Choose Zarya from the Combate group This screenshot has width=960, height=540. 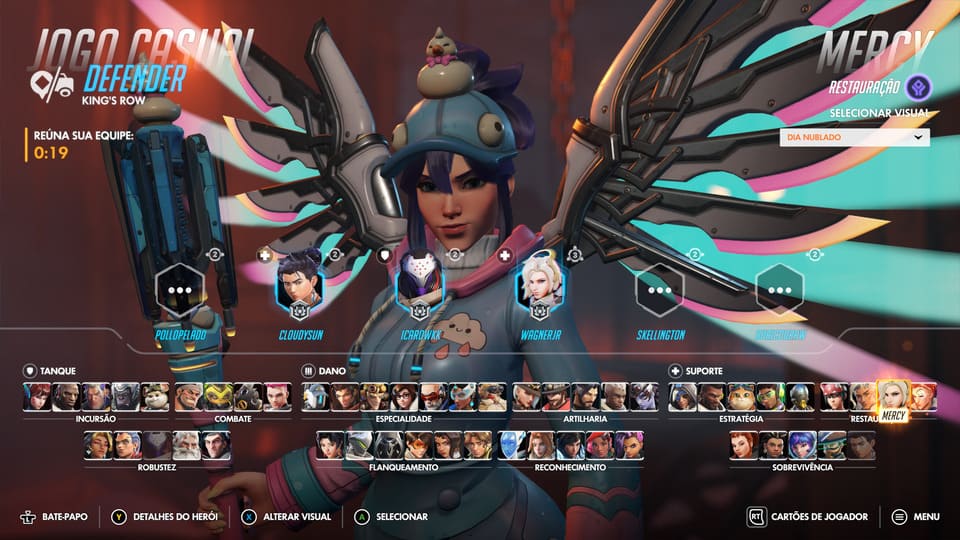point(277,397)
